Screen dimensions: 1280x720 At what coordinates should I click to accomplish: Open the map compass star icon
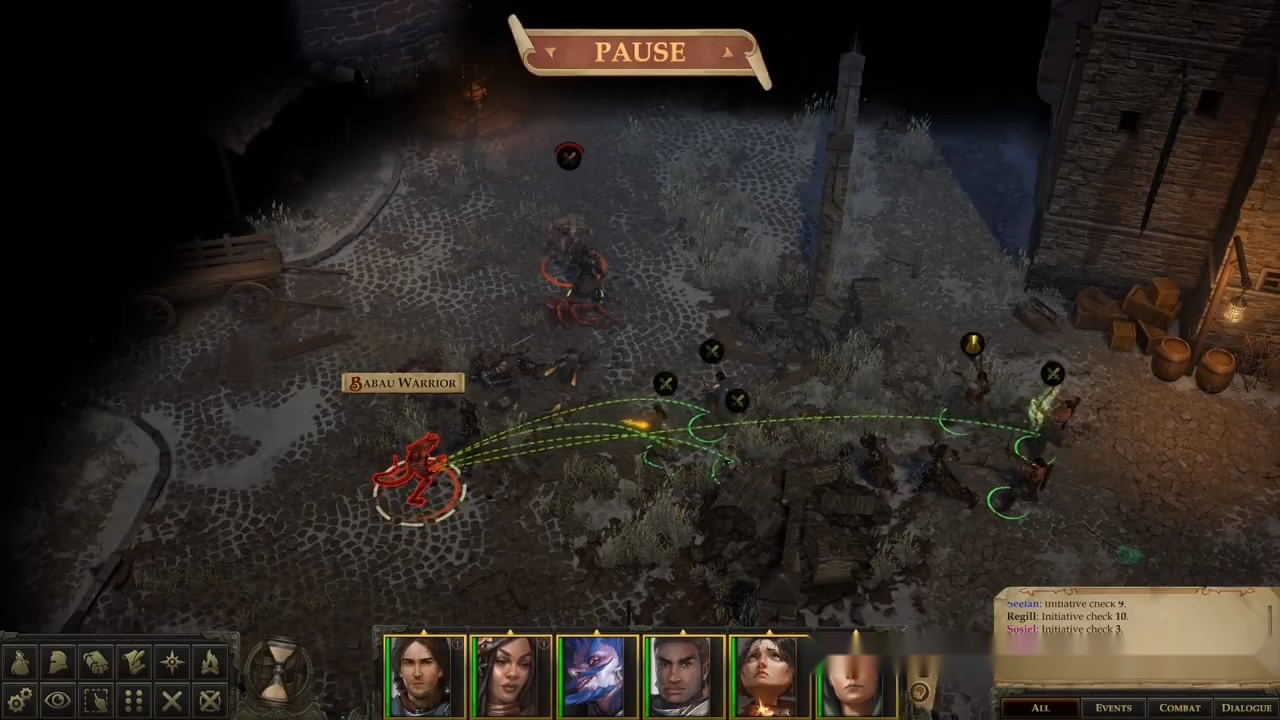tap(172, 661)
